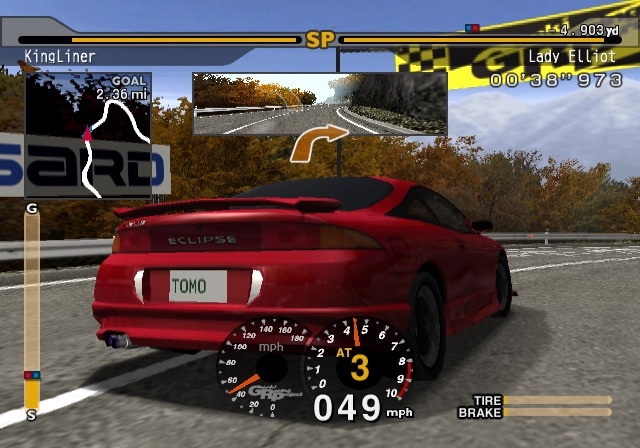Select the tachometer gear indicator dial

(x=359, y=362)
